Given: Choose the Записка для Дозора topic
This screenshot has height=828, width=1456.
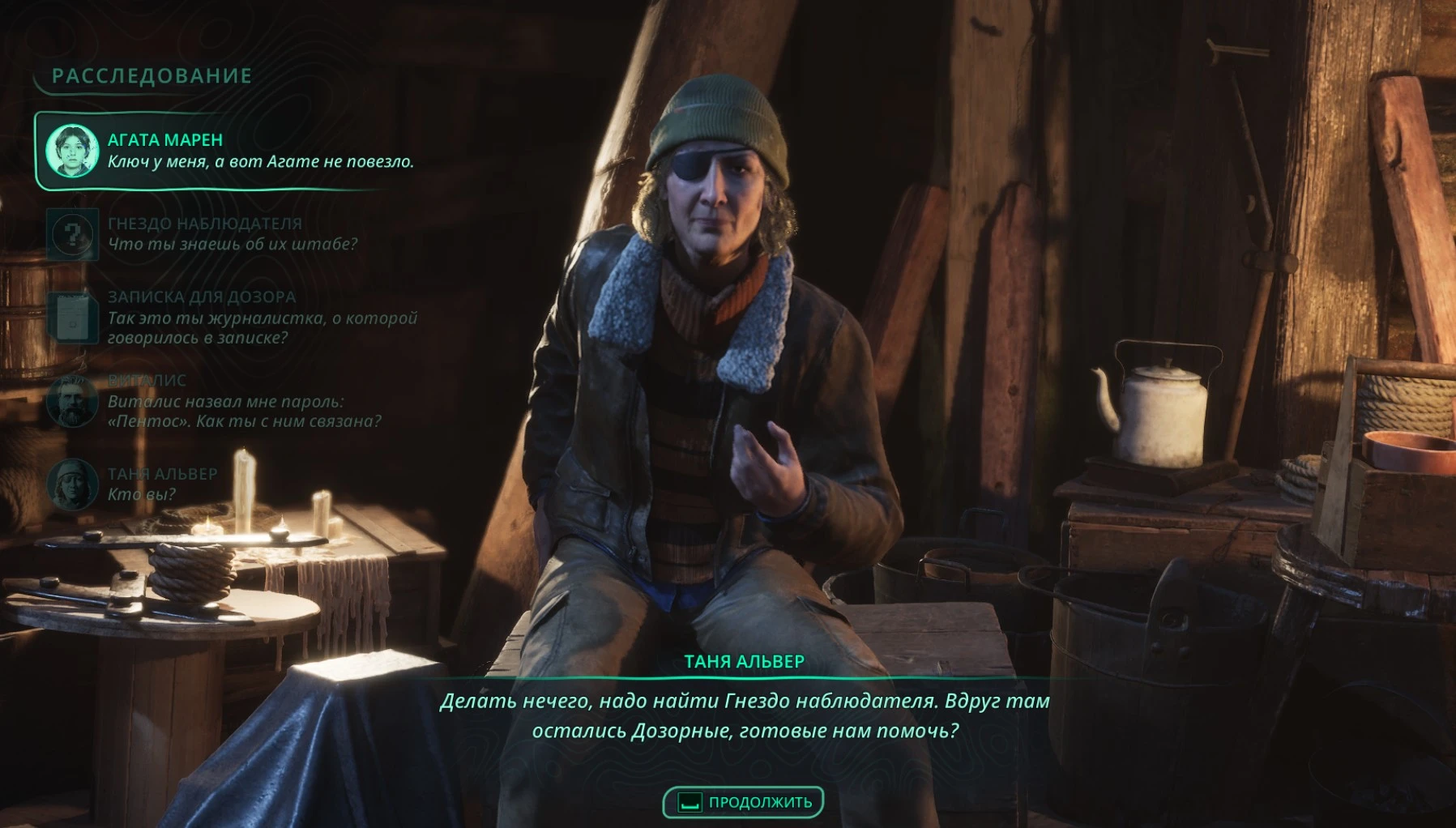Looking at the screenshot, I should (x=261, y=318).
